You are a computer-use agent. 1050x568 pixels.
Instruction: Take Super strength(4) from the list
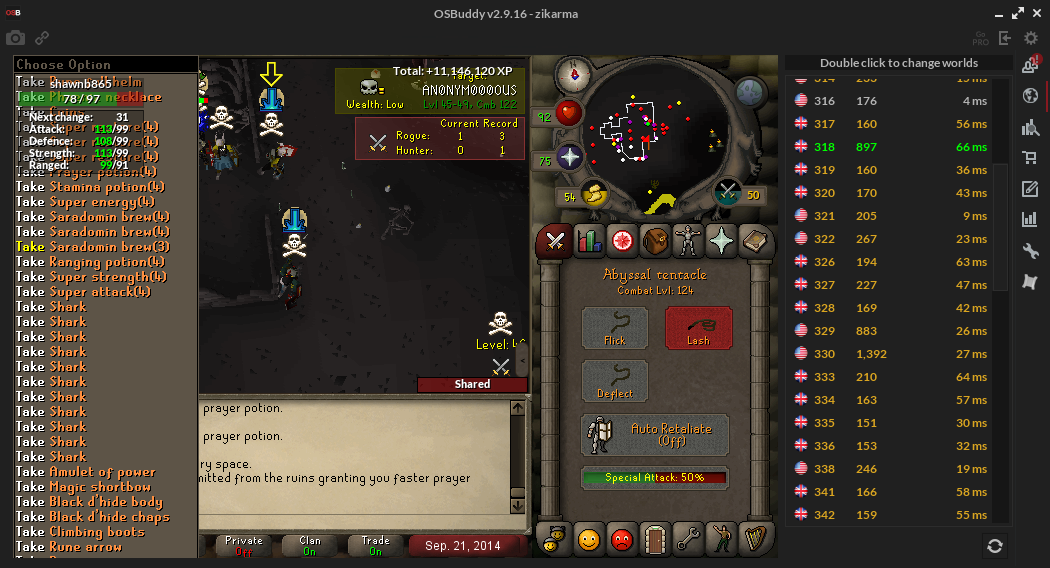pos(92,276)
